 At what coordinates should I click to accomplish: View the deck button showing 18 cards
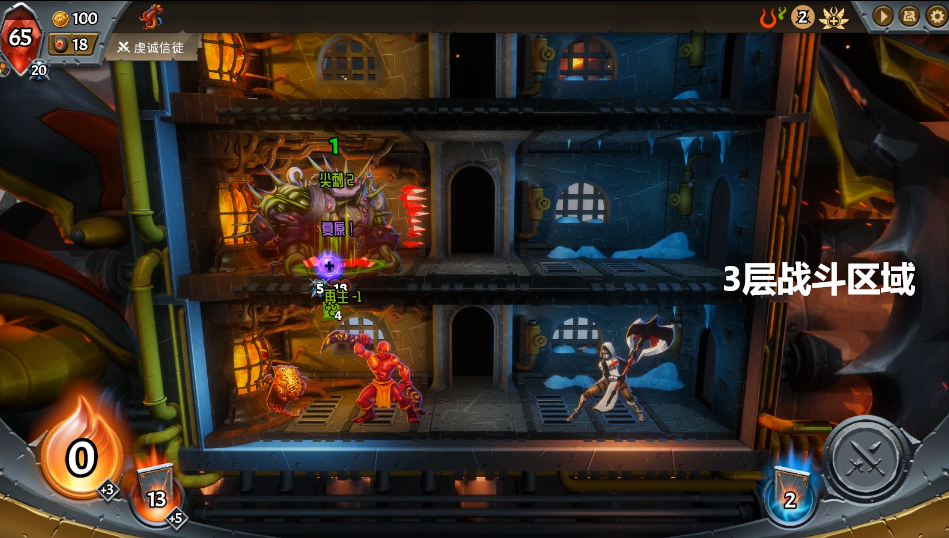click(72, 44)
